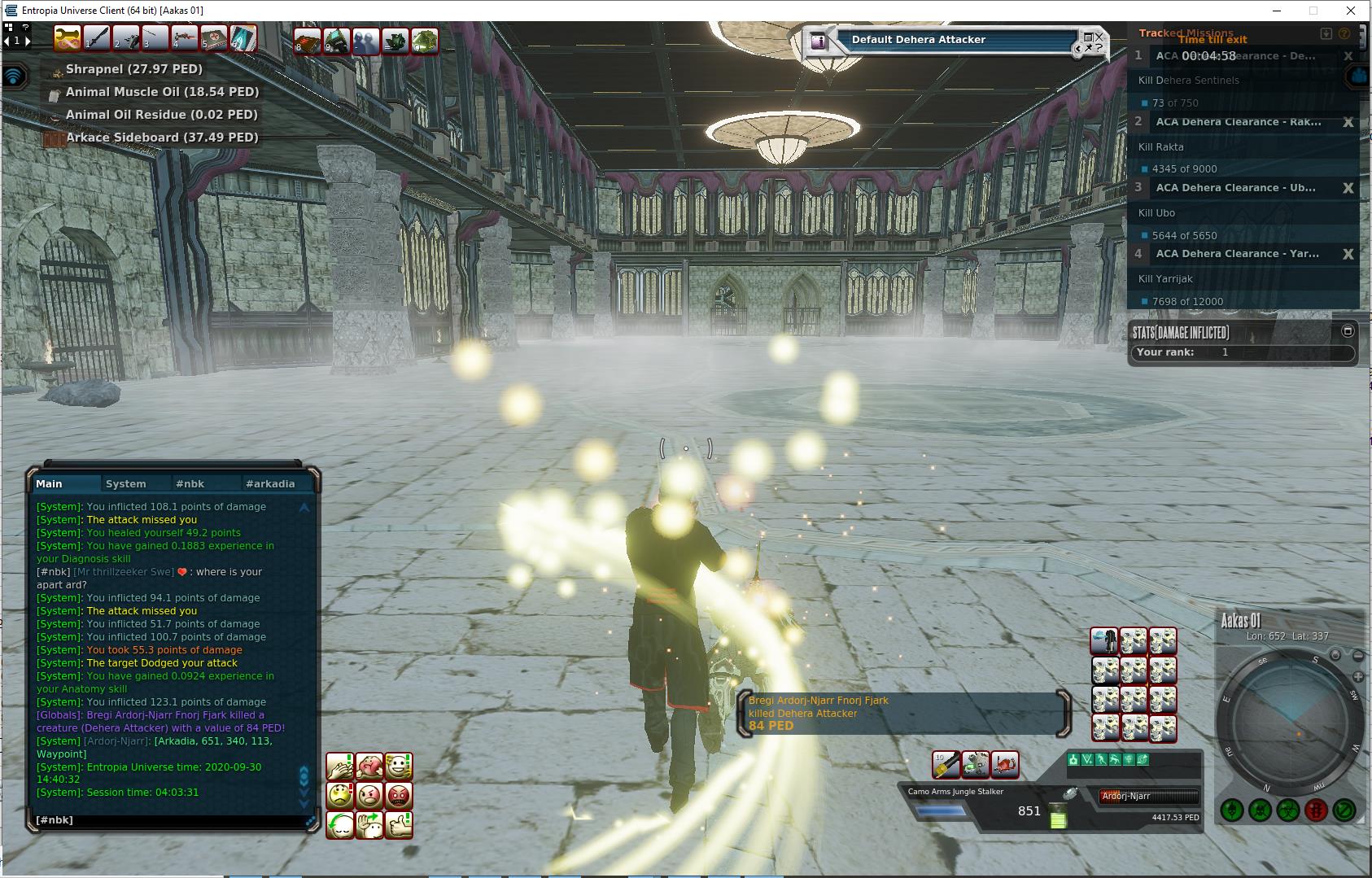Remove the Kill Ubo mission from tracker

1348,188
